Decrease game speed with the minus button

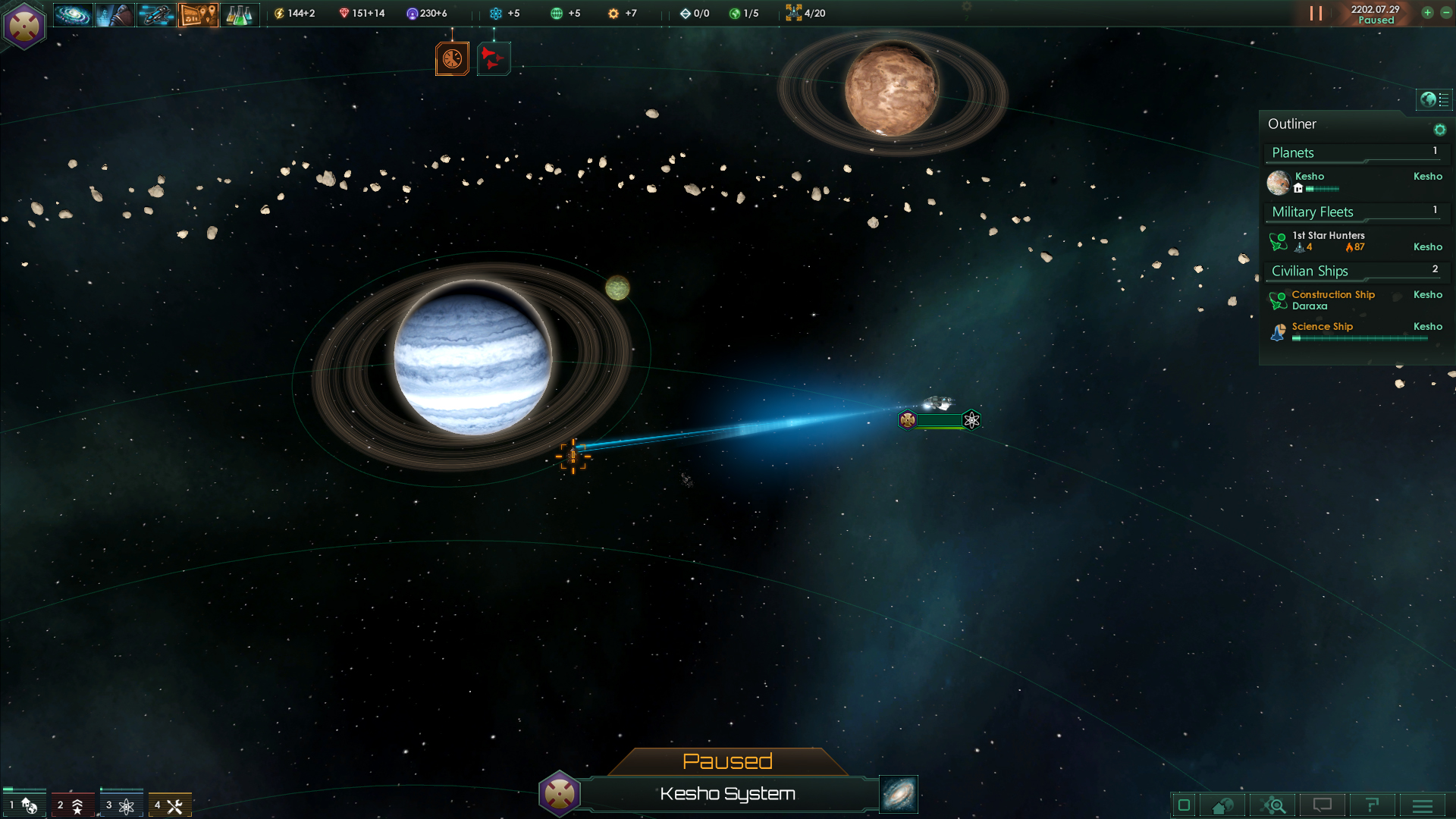pos(1445,13)
